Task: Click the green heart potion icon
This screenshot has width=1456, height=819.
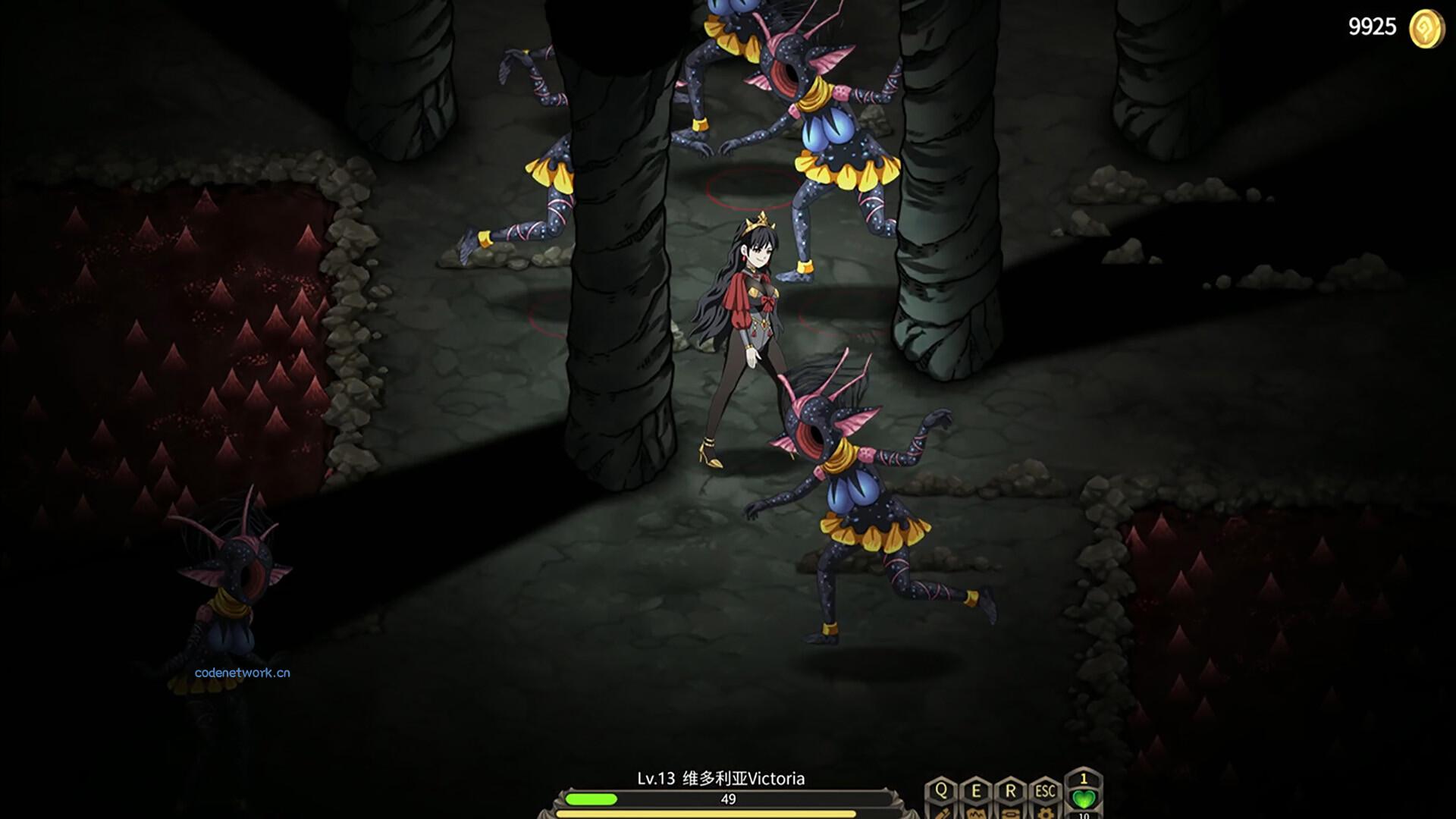Action: click(x=1084, y=799)
